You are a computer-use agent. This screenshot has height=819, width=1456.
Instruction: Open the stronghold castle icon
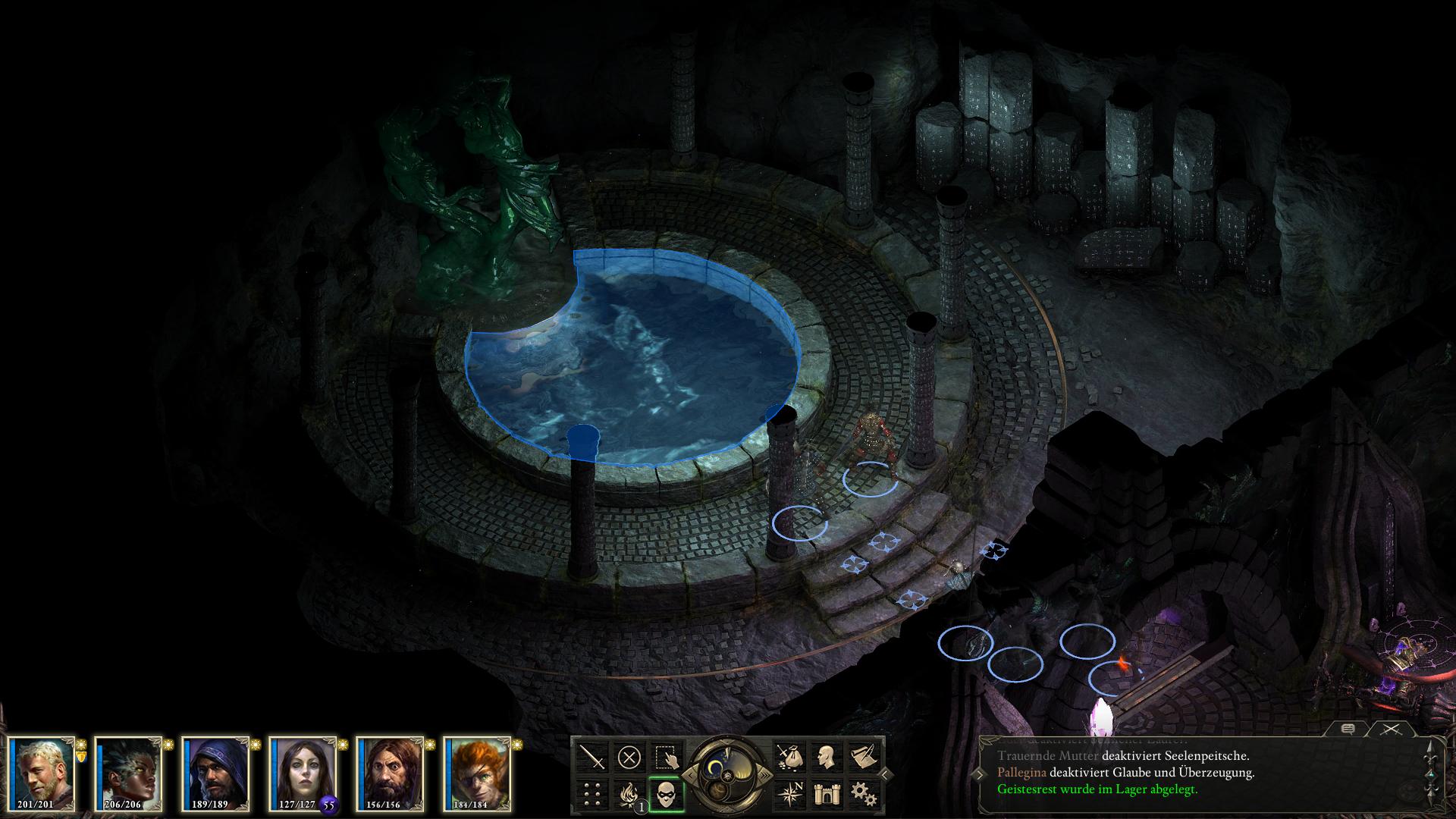tap(827, 794)
